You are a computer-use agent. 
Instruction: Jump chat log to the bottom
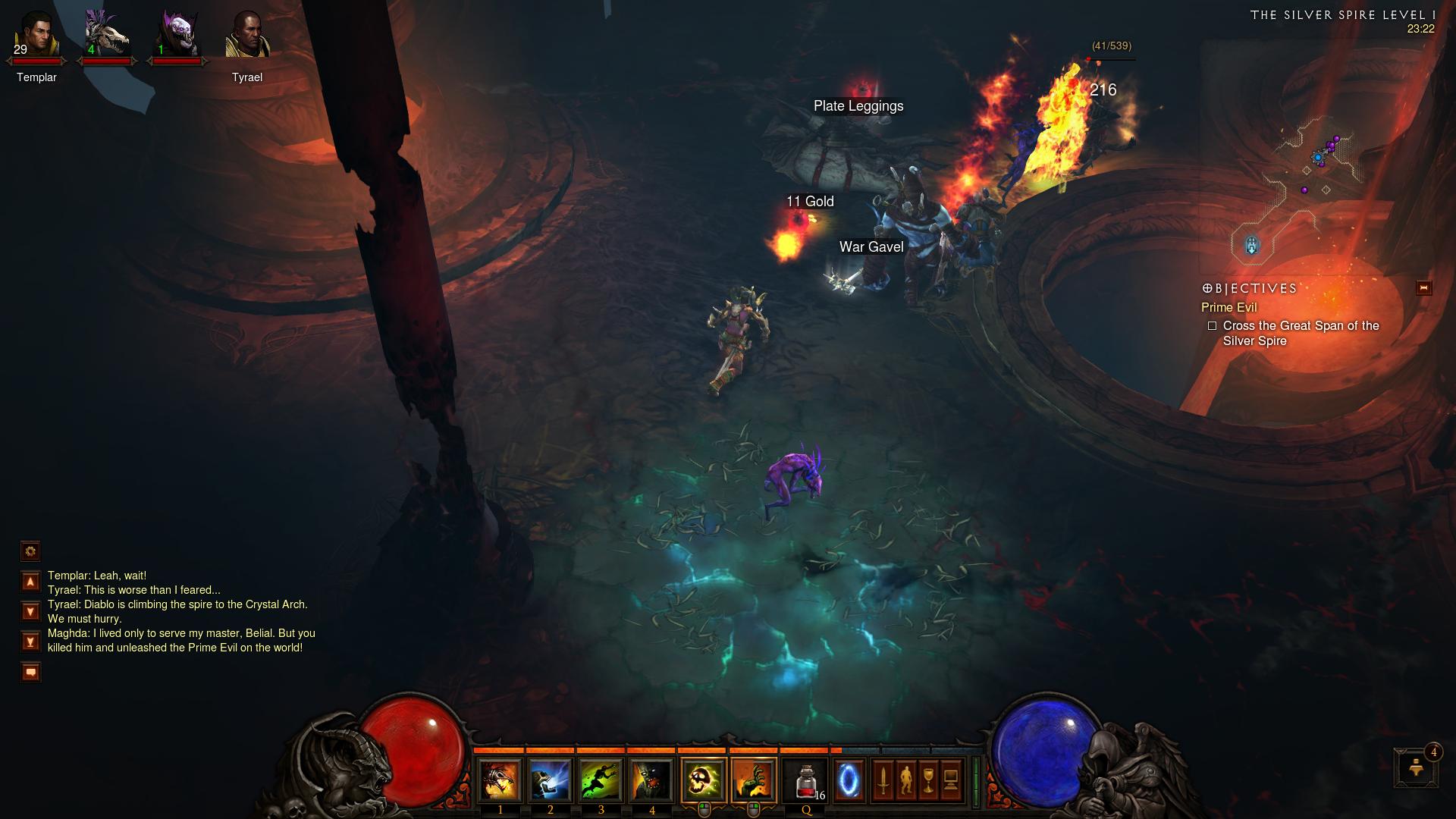click(x=30, y=642)
